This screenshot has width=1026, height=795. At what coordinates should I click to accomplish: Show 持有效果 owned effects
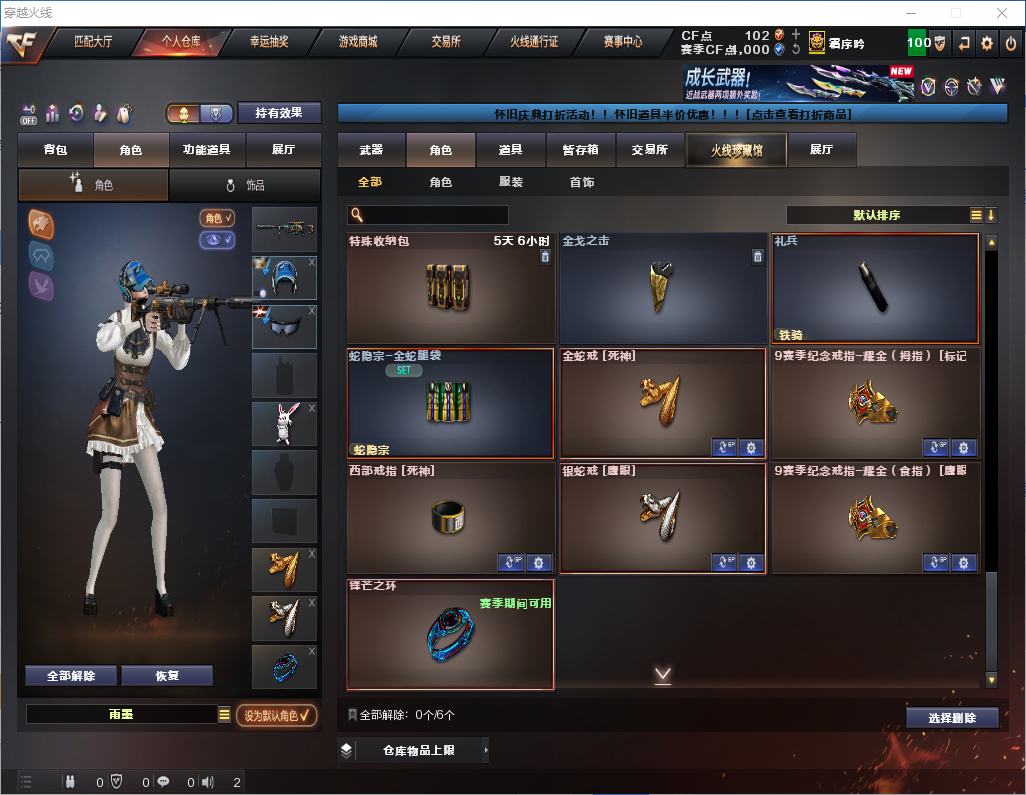[x=278, y=113]
